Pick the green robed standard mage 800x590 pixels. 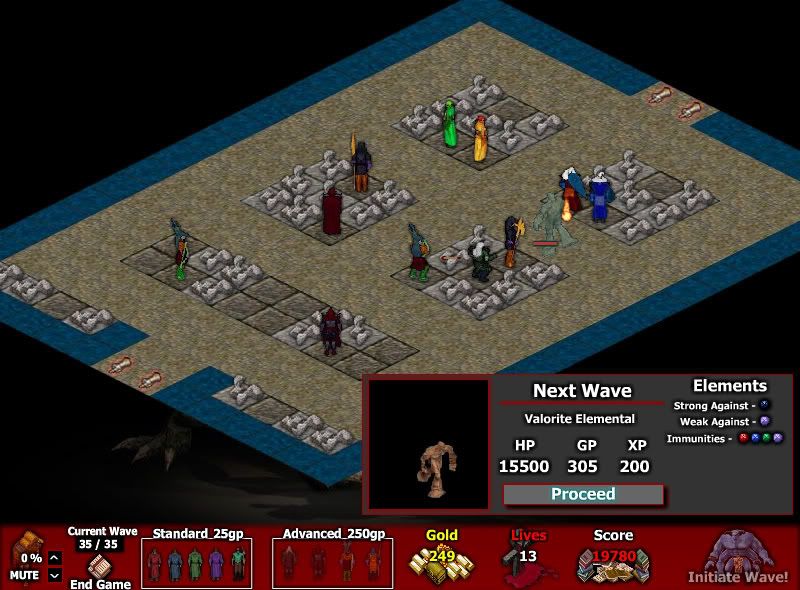click(x=196, y=565)
